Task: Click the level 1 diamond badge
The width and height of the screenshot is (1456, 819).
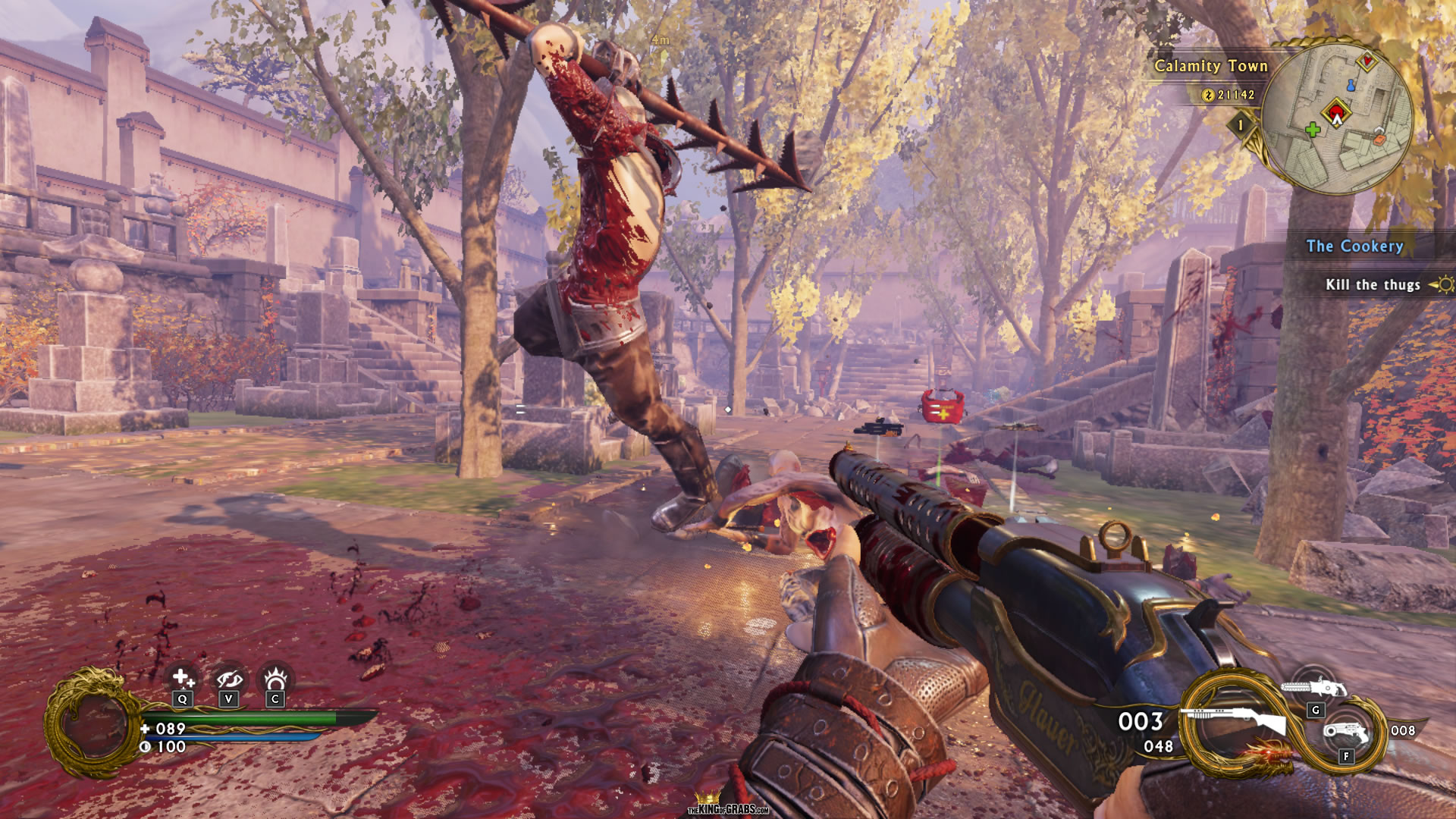Action: pyautogui.click(x=1241, y=124)
